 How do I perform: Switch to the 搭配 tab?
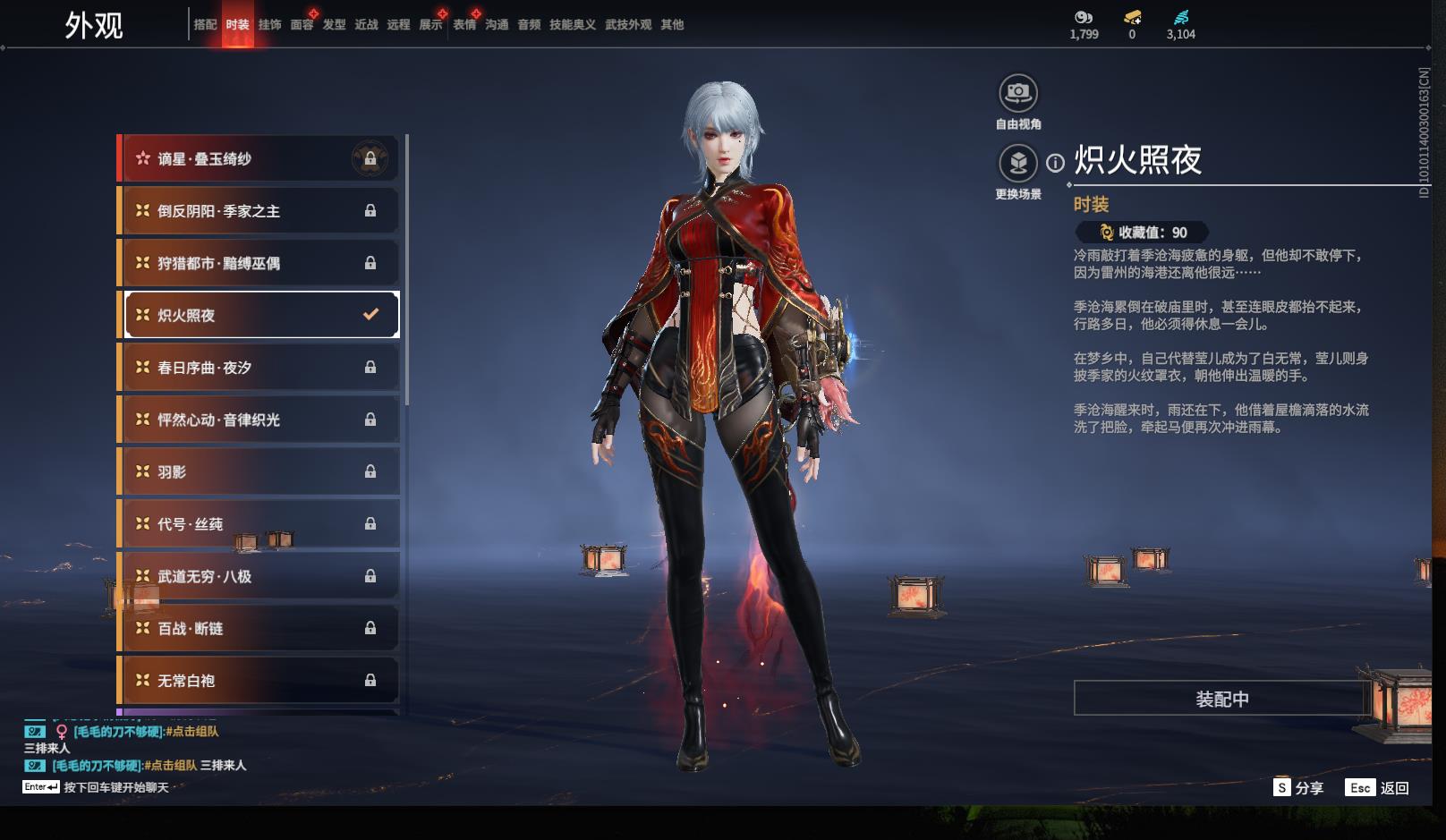(205, 25)
